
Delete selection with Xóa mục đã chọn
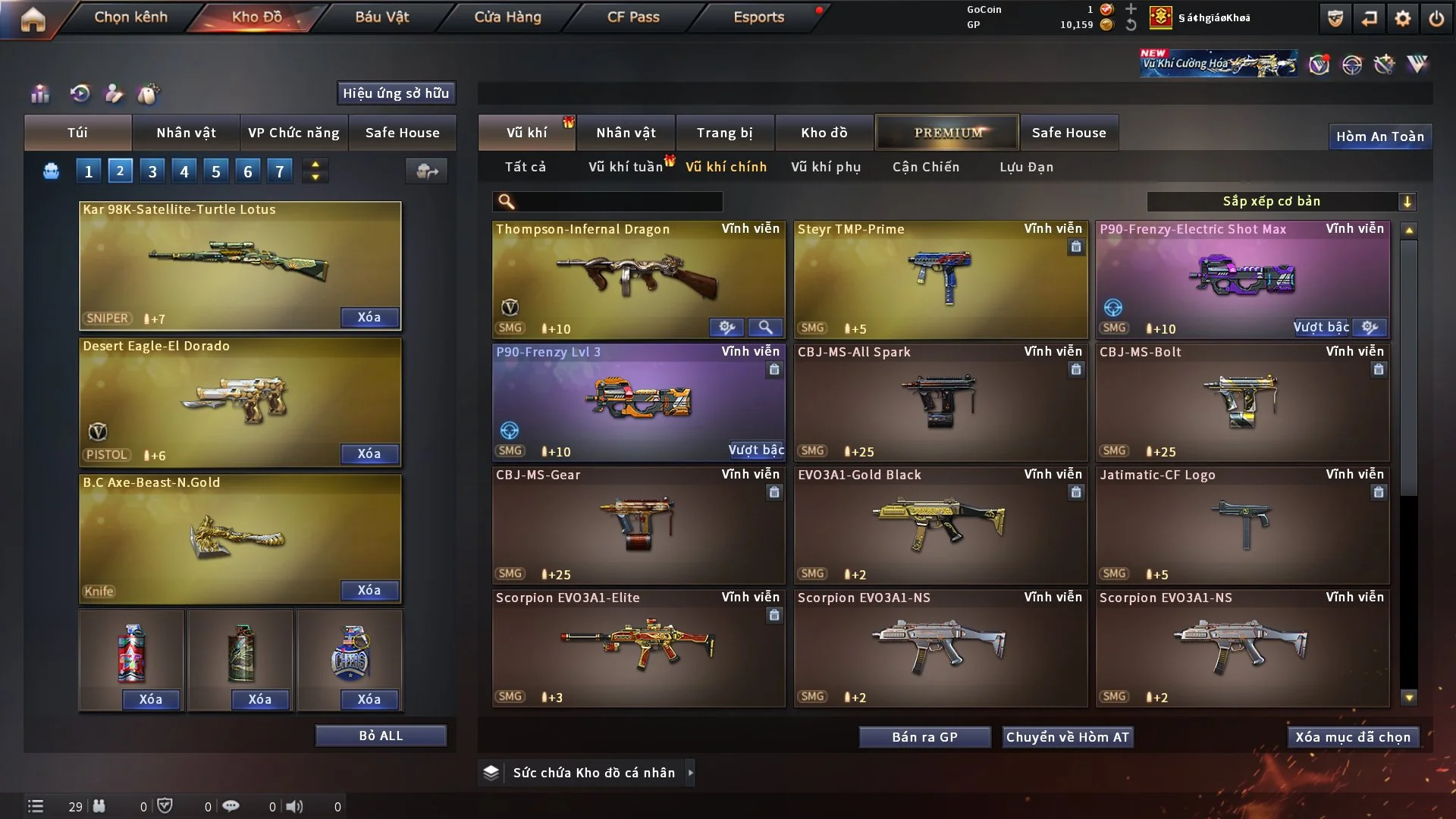click(x=1352, y=737)
